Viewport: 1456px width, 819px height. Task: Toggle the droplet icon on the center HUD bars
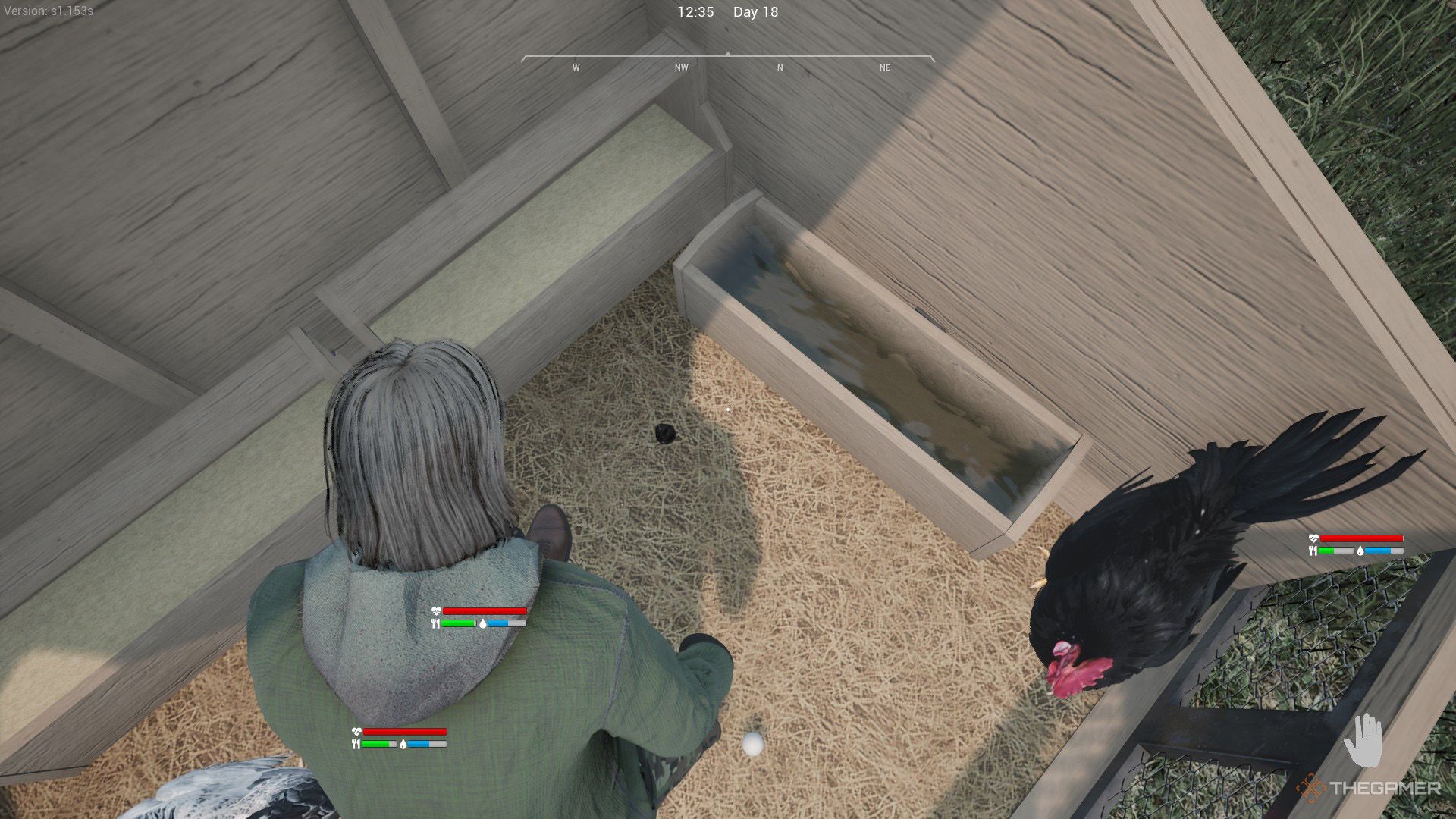pyautogui.click(x=483, y=625)
